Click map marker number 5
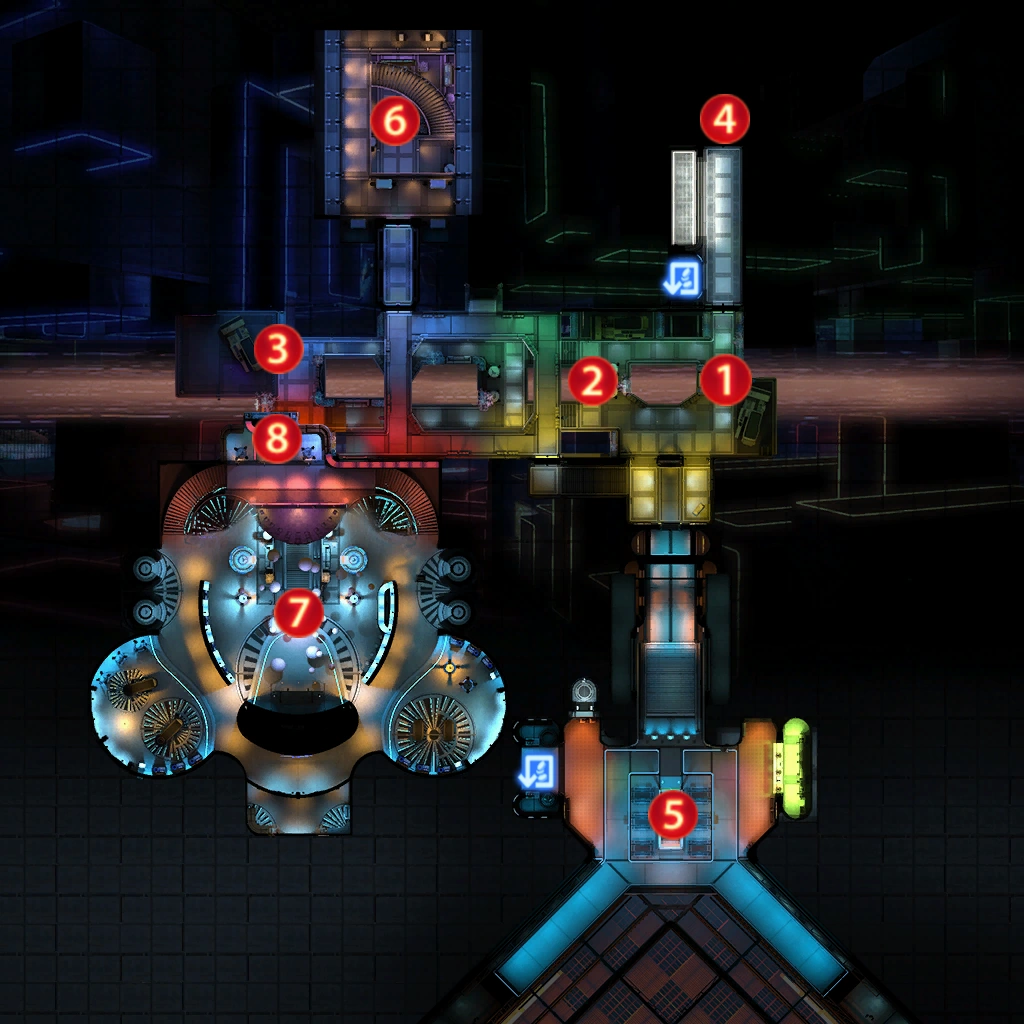The image size is (1024, 1024). (x=673, y=815)
